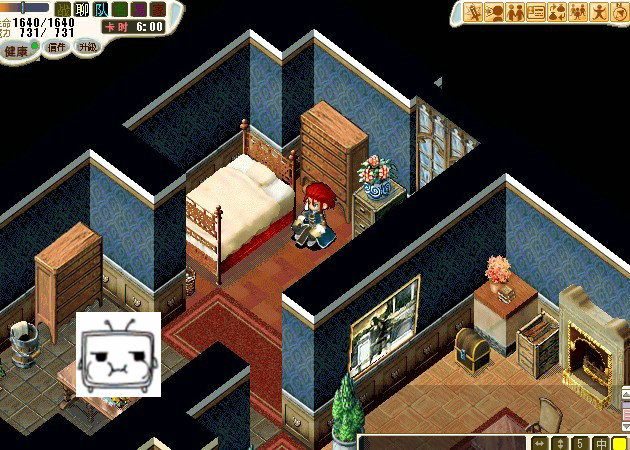Image resolution: width=630 pixels, height=450 pixels.
Task: Click the horizontal arrows chat resize button
Action: [x=540, y=443]
